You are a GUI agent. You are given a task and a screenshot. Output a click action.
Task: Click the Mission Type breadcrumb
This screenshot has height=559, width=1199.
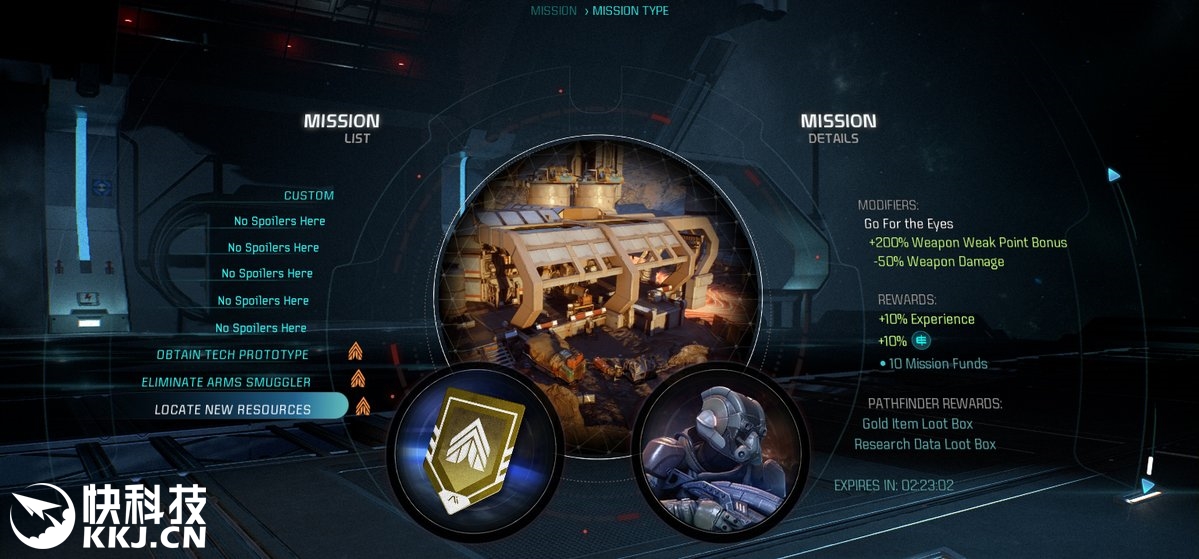click(630, 11)
